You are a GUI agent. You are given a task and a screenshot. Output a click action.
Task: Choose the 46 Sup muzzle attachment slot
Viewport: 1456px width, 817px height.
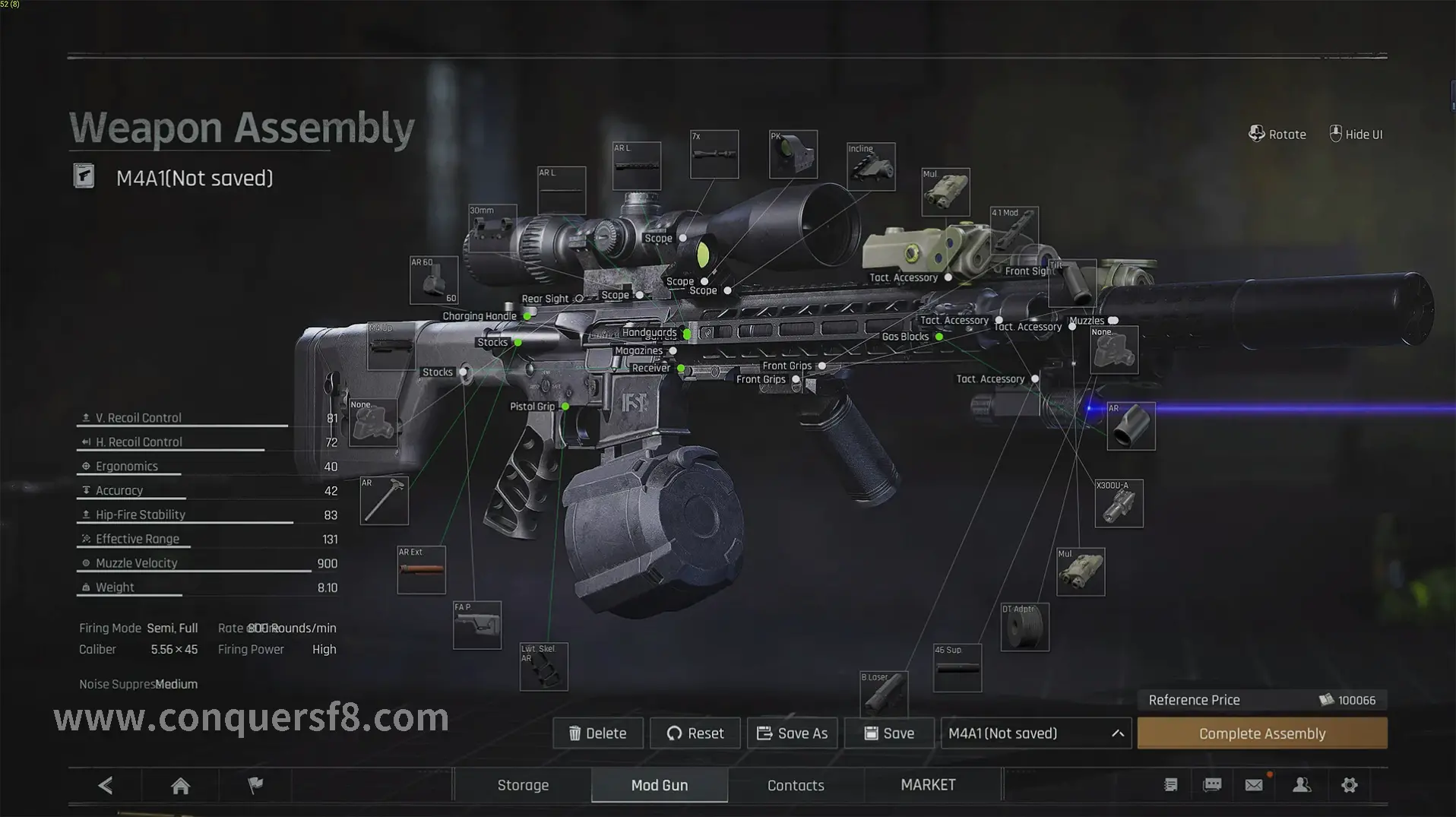tap(957, 668)
